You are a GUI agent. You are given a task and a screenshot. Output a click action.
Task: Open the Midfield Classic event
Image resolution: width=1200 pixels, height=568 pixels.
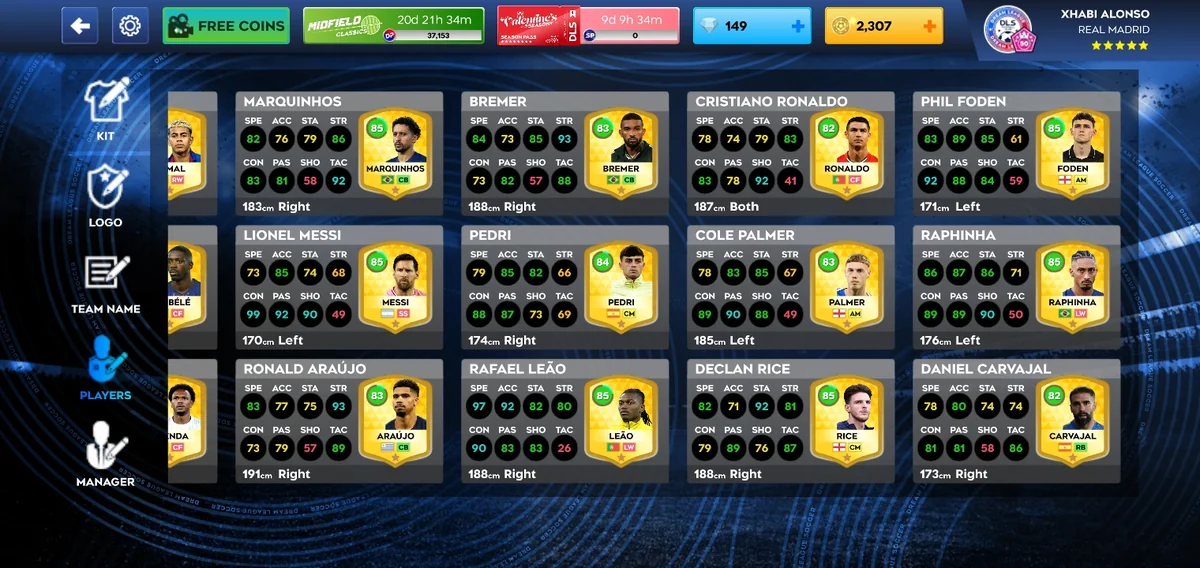[x=394, y=26]
